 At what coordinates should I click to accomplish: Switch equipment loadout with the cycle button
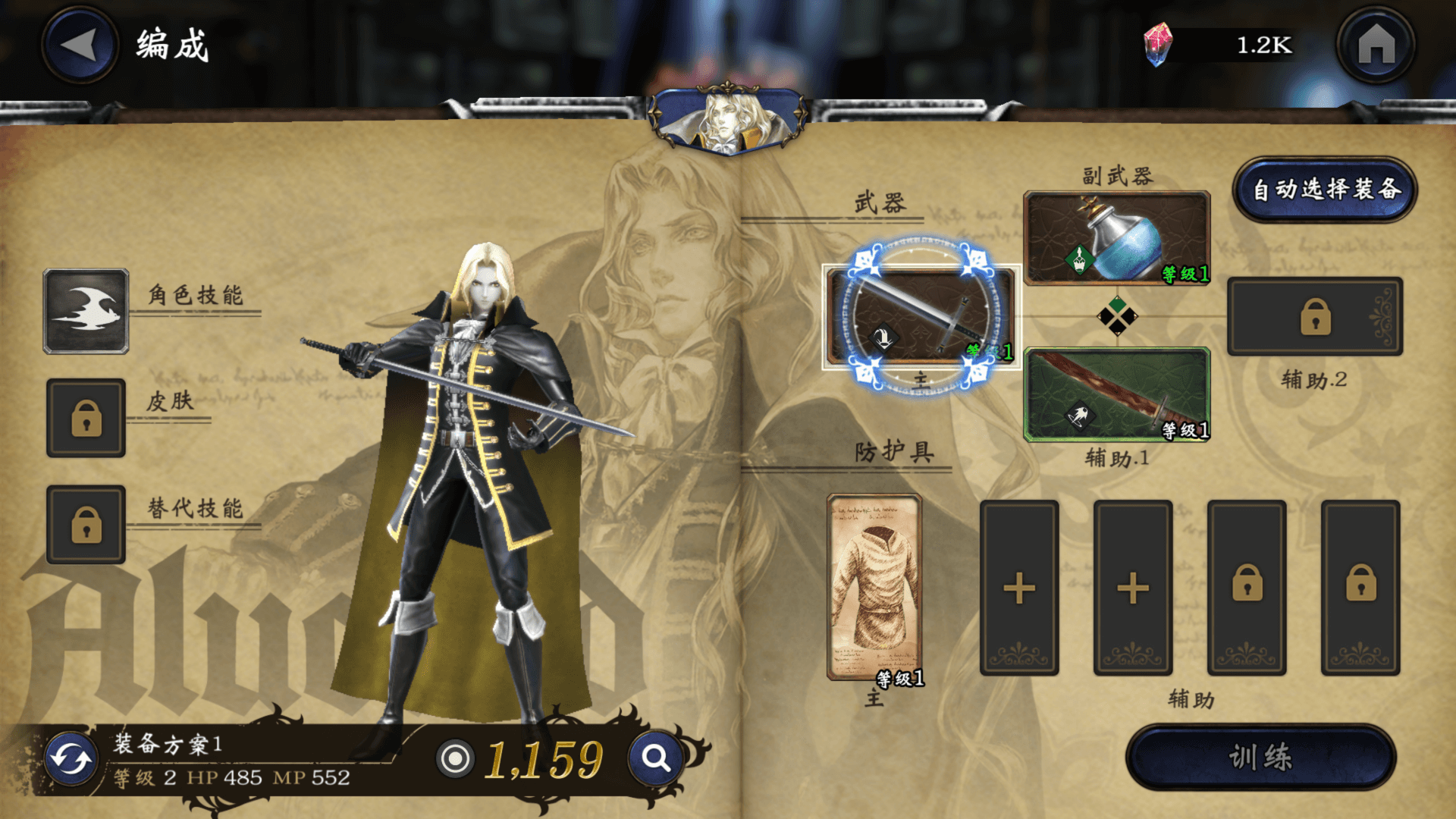point(71,759)
